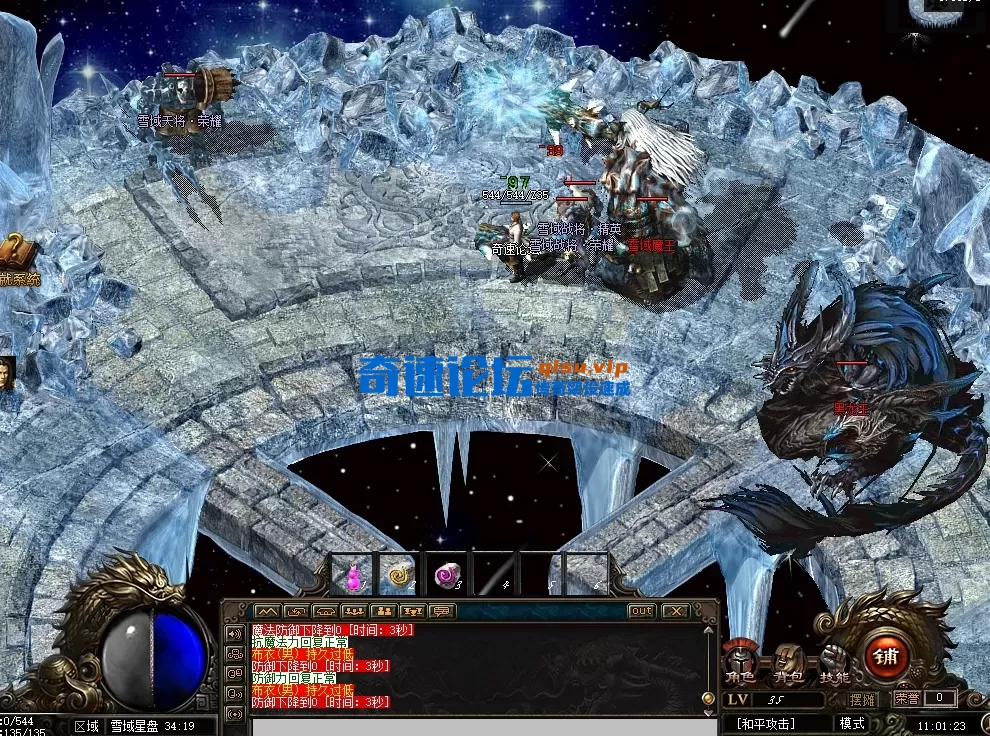Close the chat panel with X button

tap(676, 611)
